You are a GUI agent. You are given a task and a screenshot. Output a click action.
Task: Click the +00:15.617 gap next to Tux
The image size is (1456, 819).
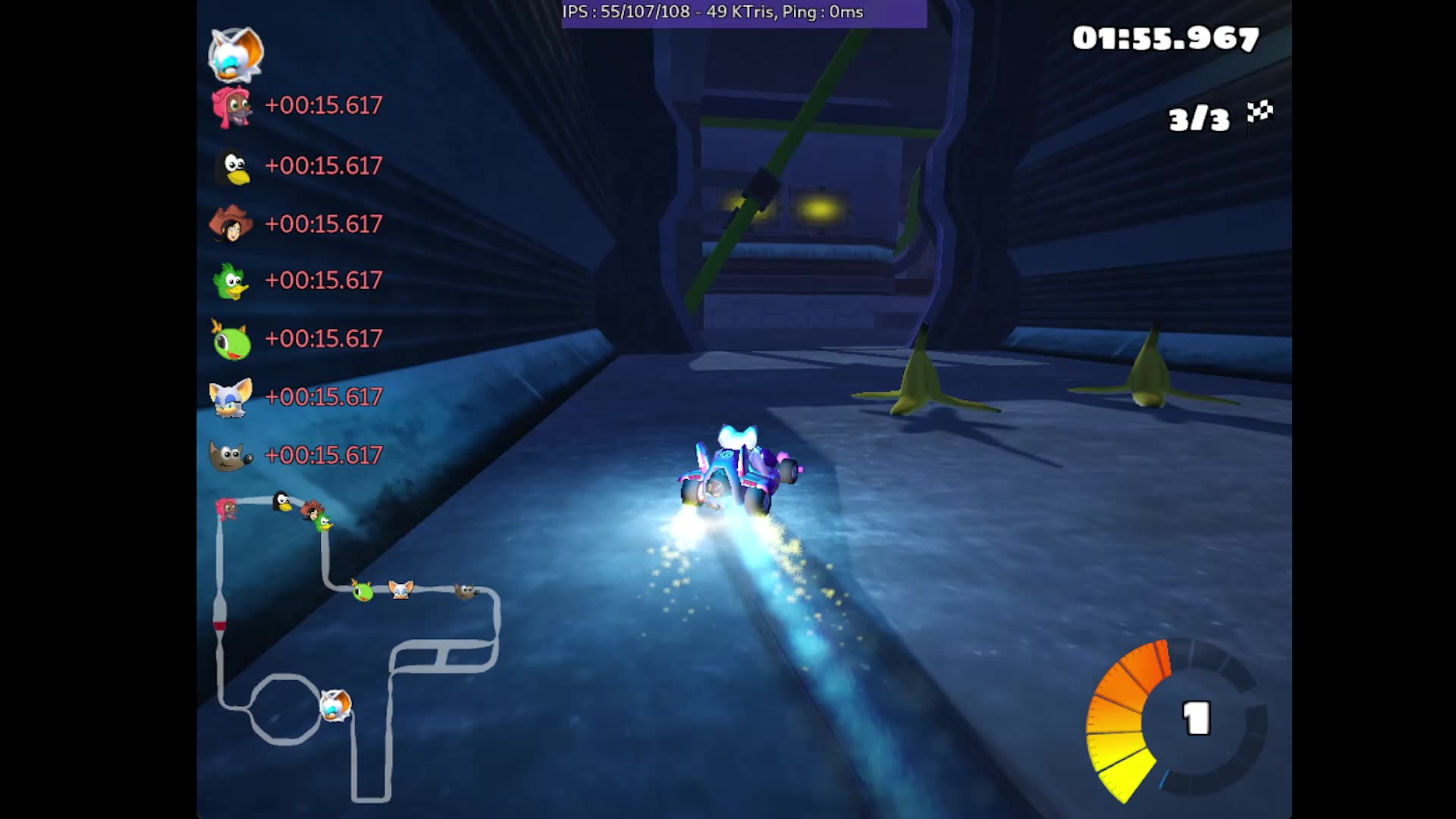point(323,166)
